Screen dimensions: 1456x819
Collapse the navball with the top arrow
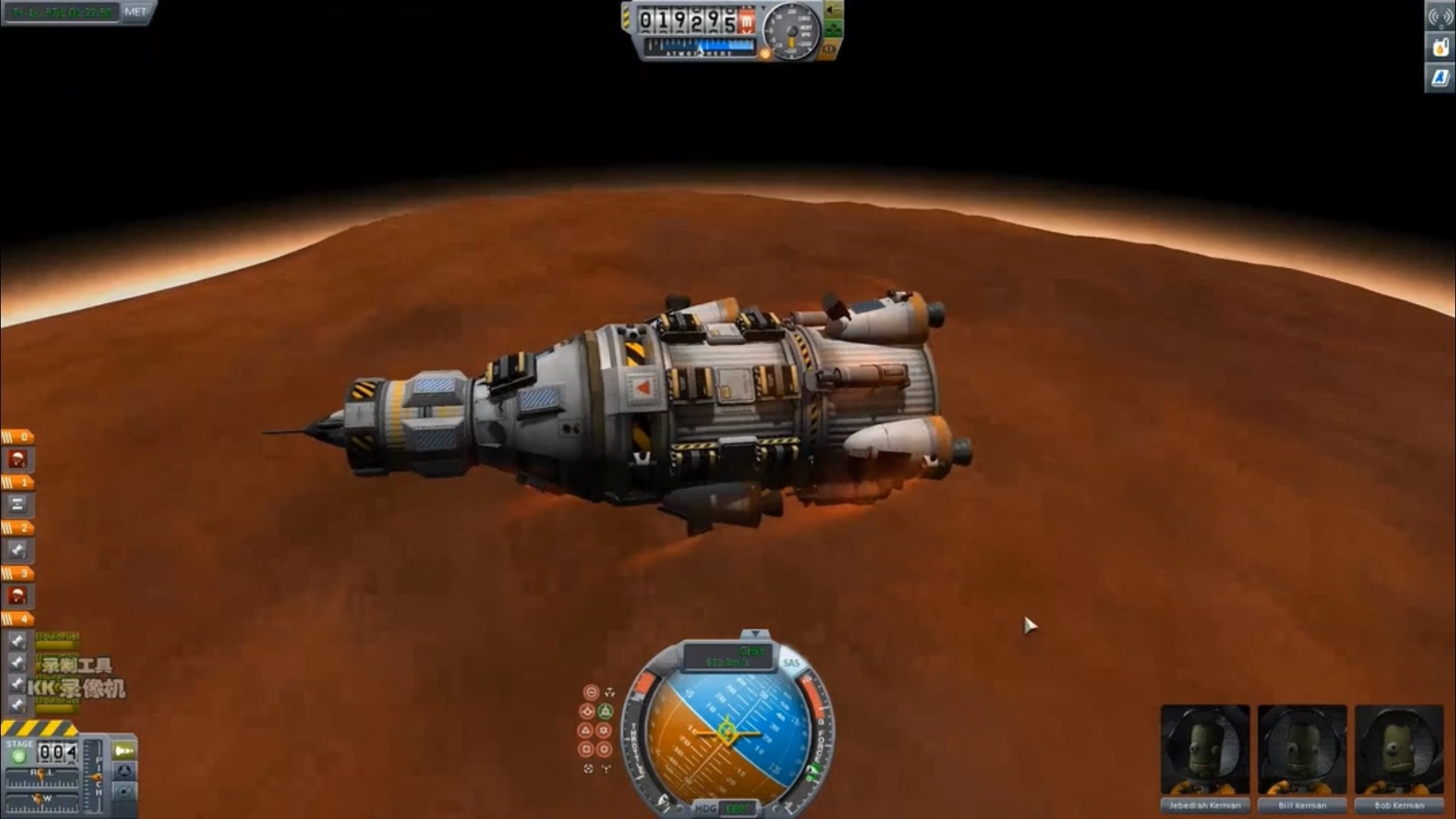(755, 633)
